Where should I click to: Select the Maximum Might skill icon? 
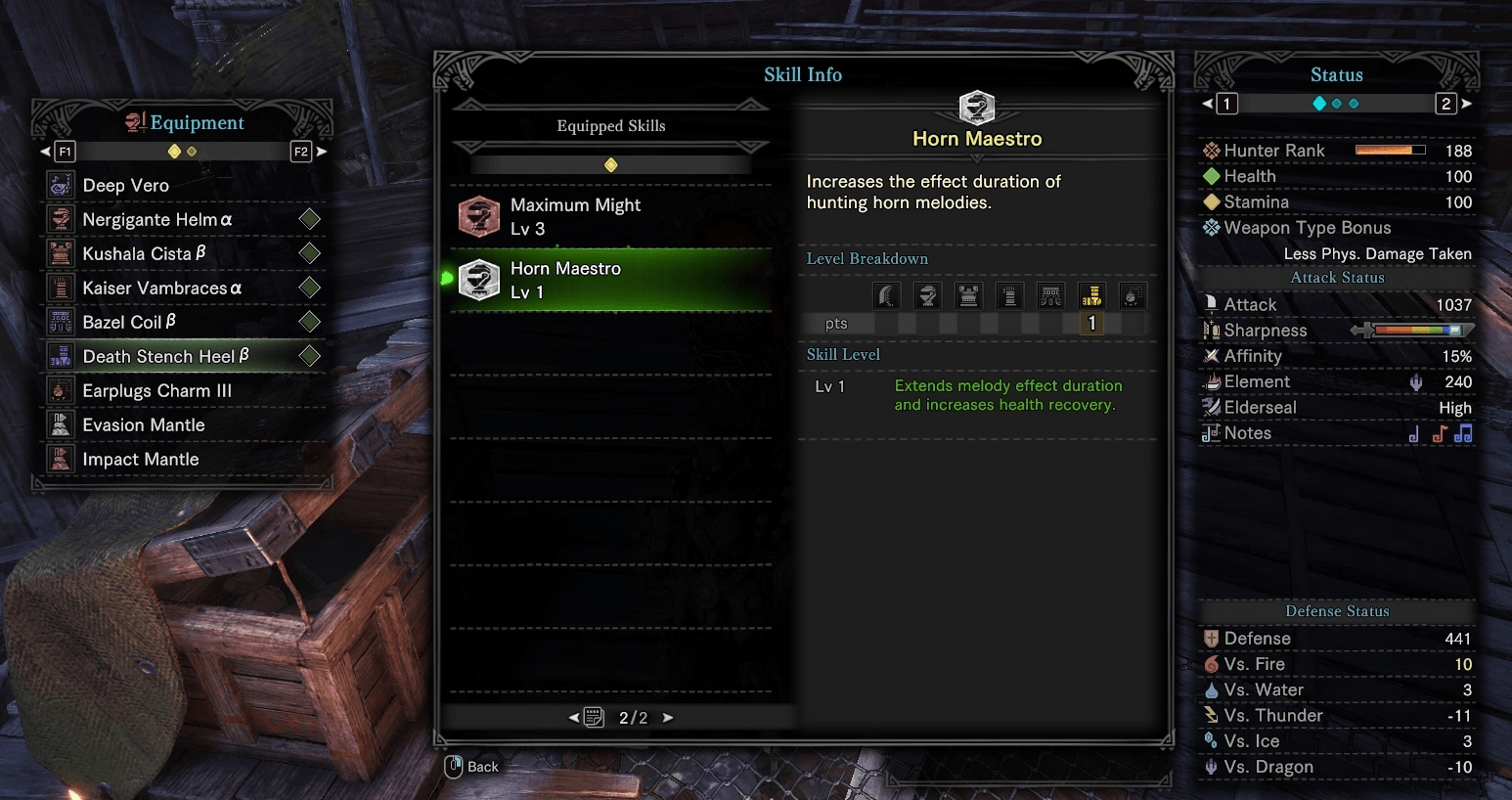(478, 215)
